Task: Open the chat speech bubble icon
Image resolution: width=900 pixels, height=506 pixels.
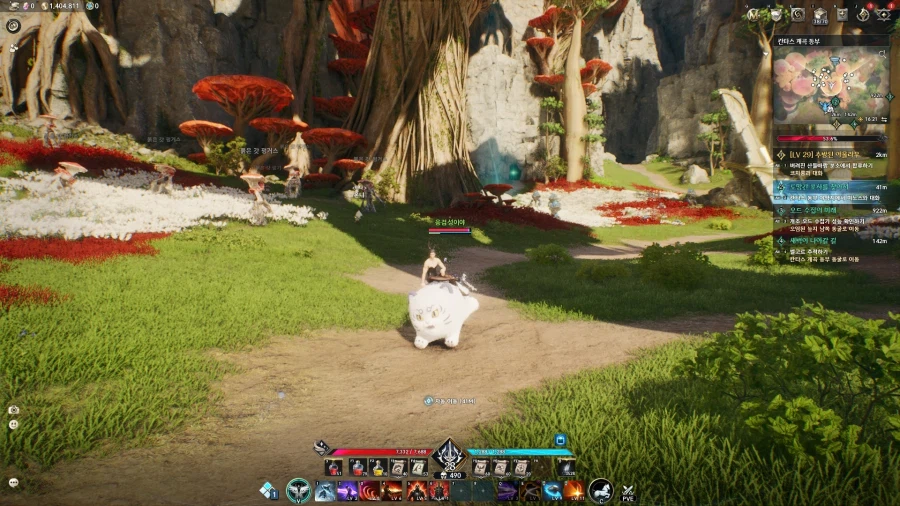Action: click(x=13, y=482)
